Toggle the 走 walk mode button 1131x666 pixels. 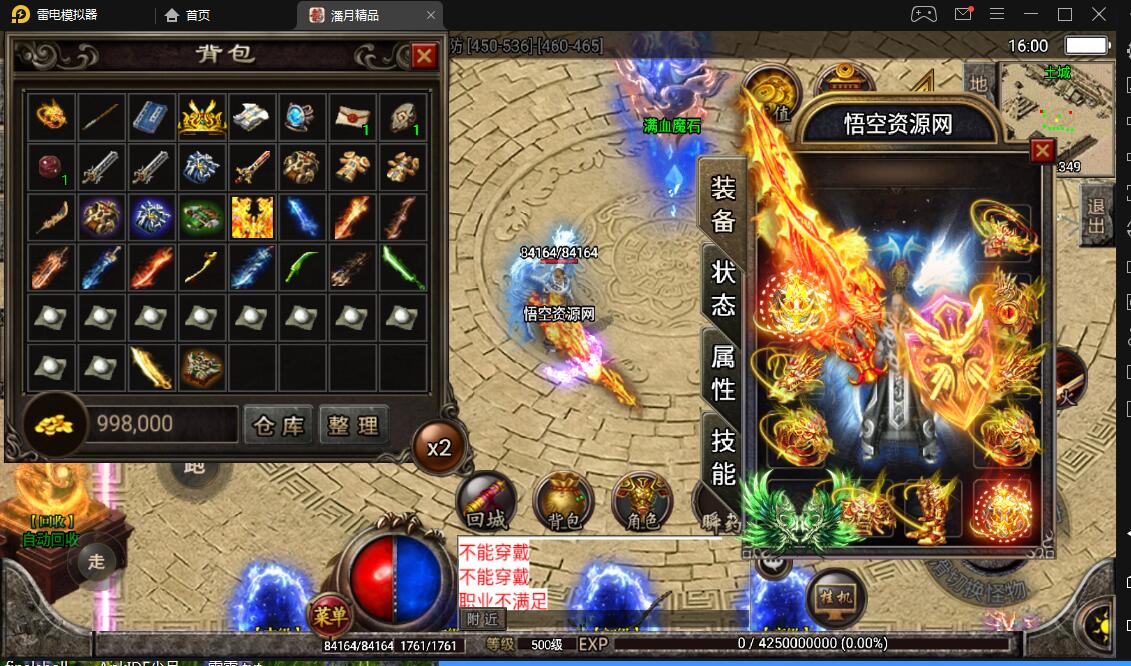click(96, 561)
